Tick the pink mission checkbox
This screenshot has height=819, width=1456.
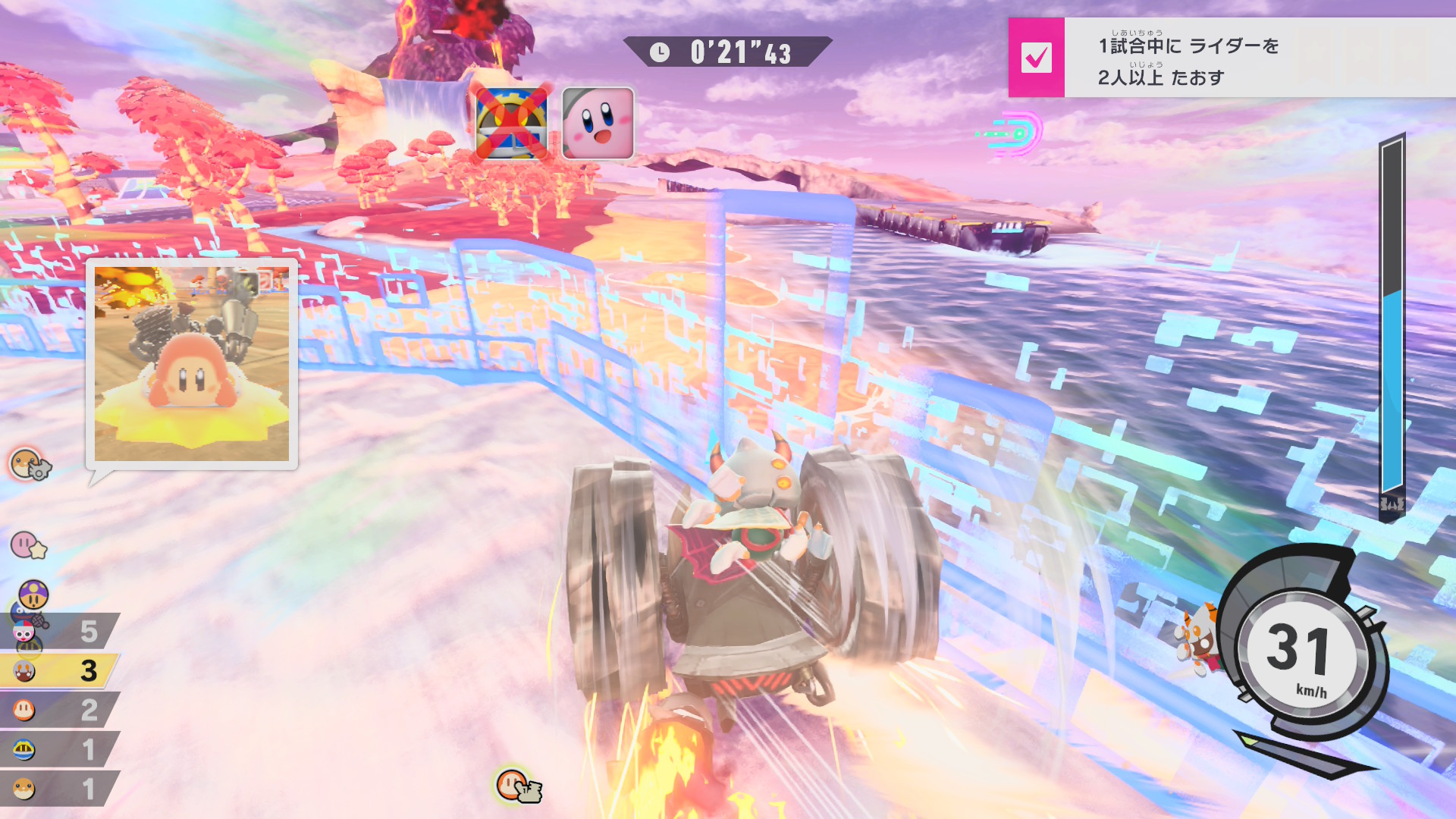1036,58
